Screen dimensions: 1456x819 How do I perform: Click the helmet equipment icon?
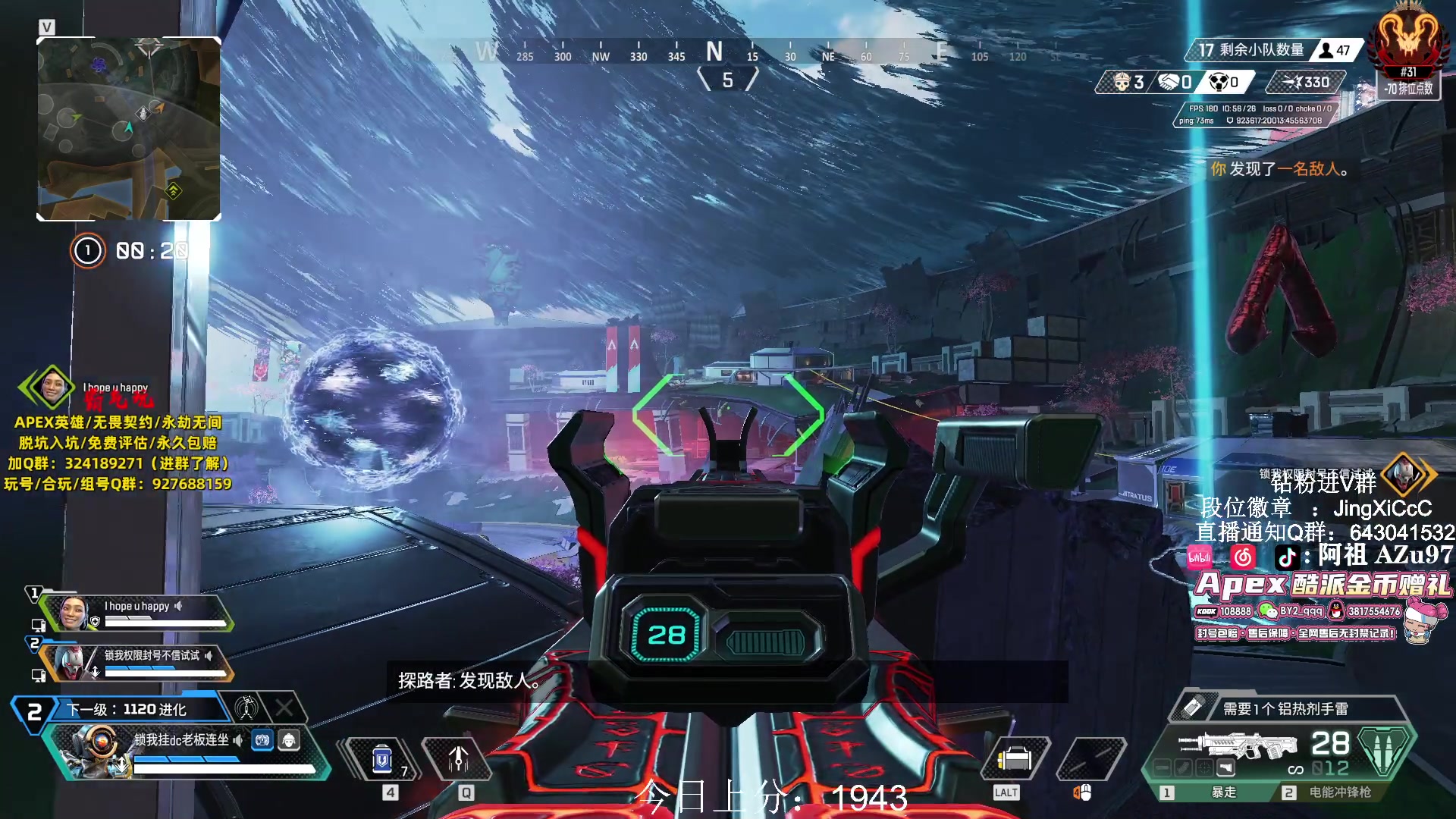pos(289,740)
